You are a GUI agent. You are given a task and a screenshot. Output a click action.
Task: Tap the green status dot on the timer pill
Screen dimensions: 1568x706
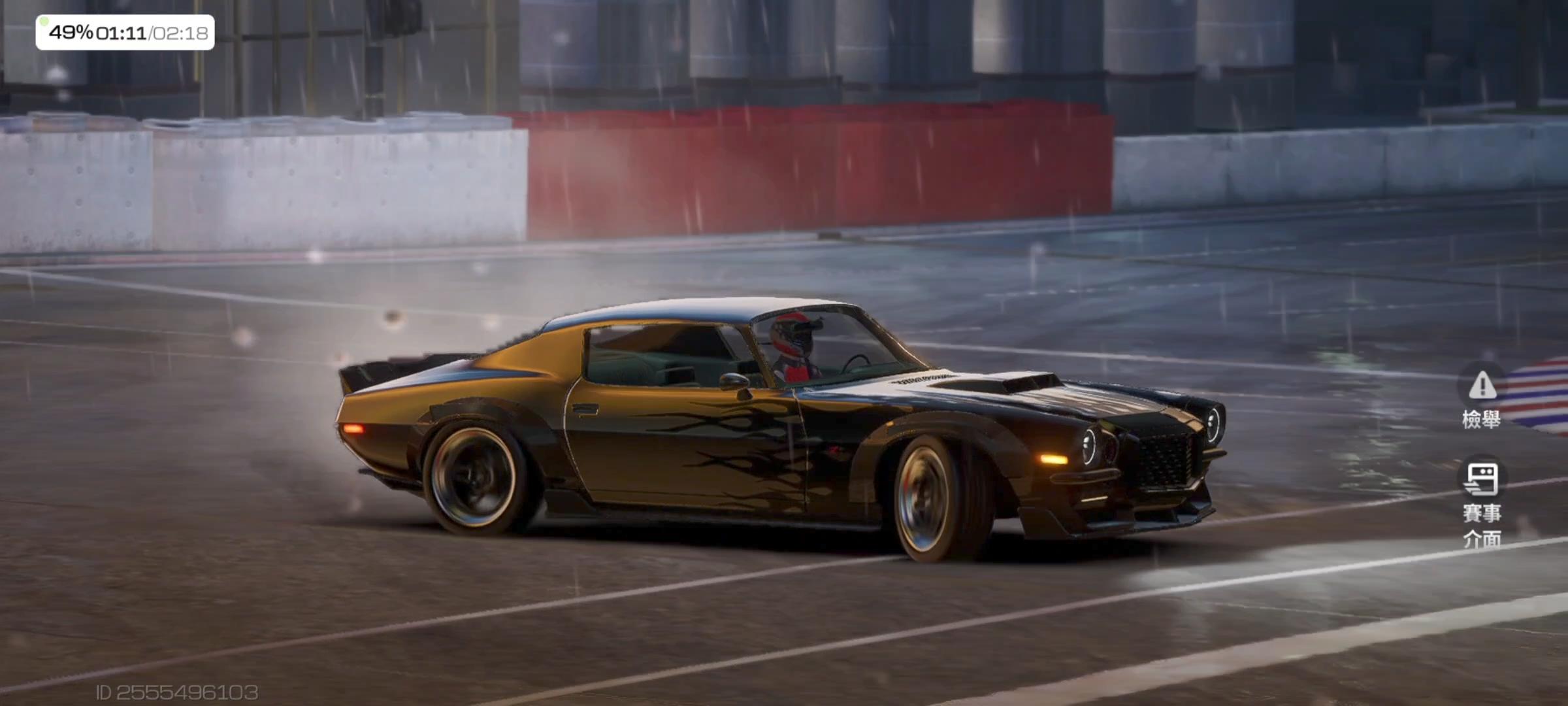pos(44,23)
